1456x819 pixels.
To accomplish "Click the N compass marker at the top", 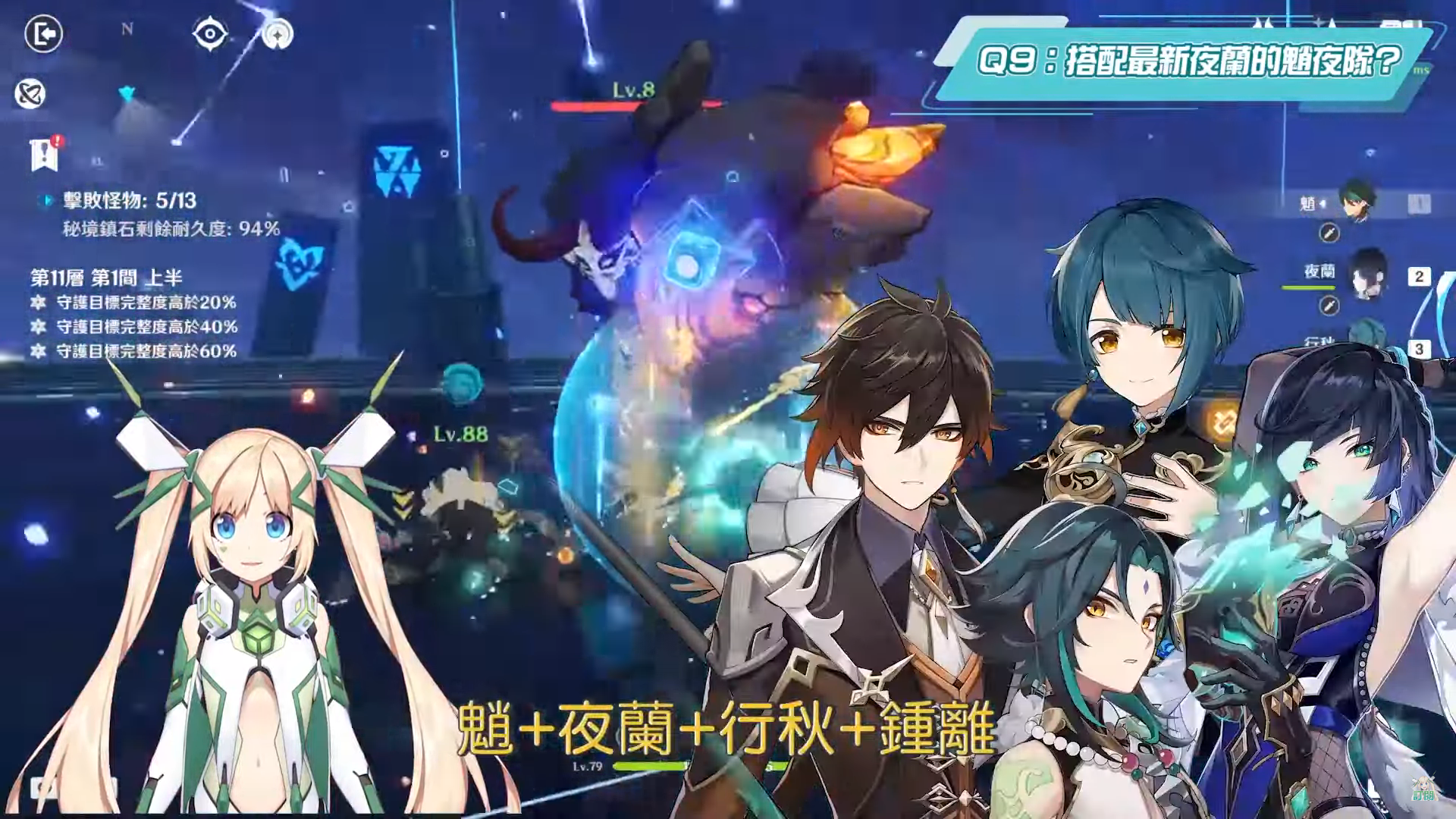I will (x=127, y=29).
